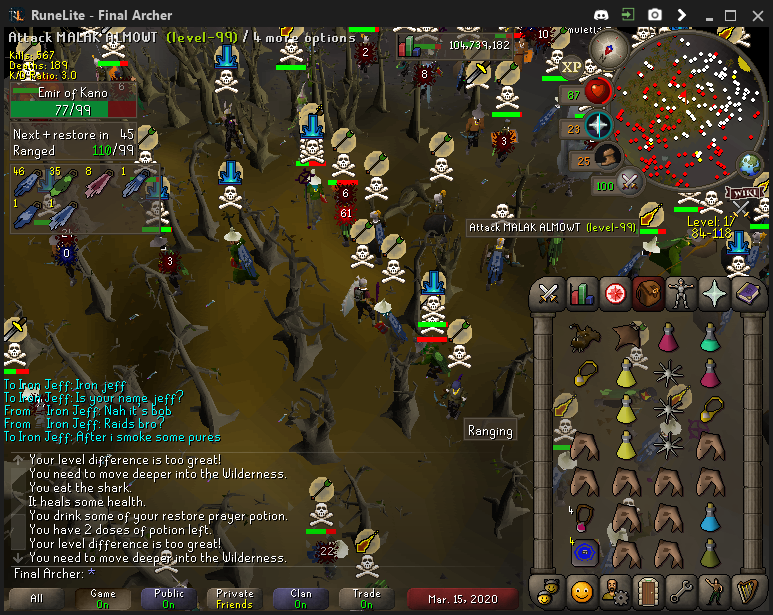
Task: Open the wrench Settings tab
Action: pyautogui.click(x=682, y=587)
